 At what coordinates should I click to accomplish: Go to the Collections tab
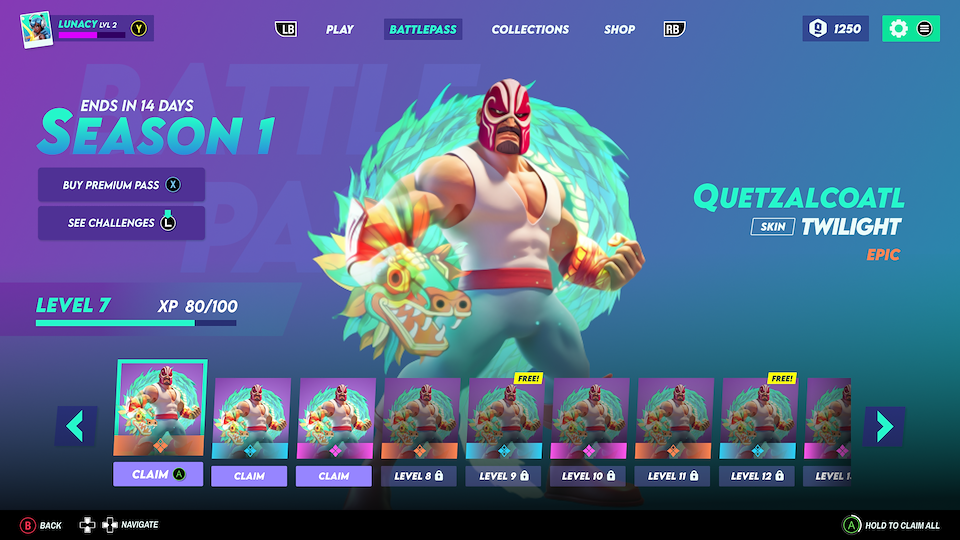[530, 29]
